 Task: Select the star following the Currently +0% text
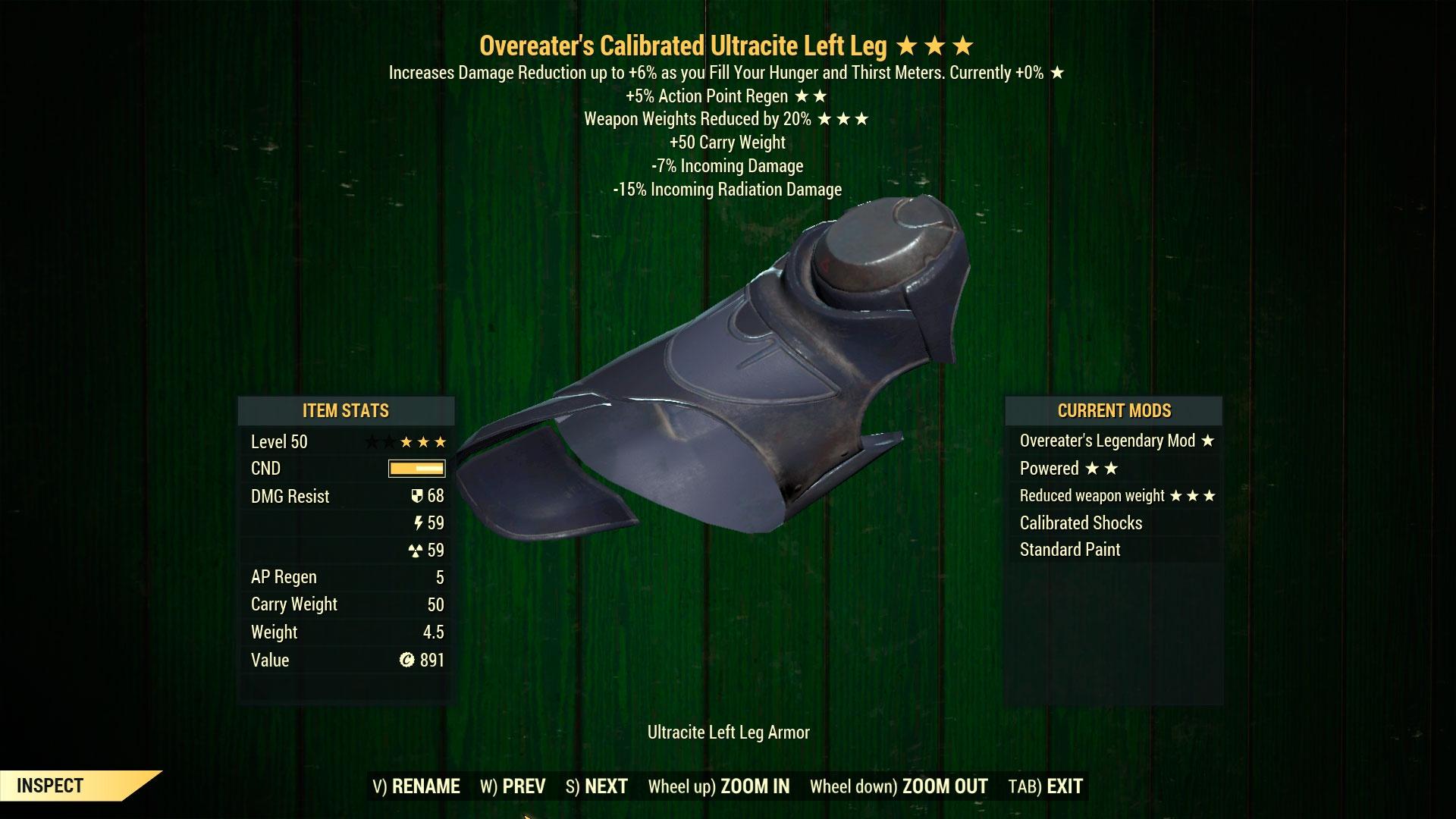click(x=1057, y=74)
